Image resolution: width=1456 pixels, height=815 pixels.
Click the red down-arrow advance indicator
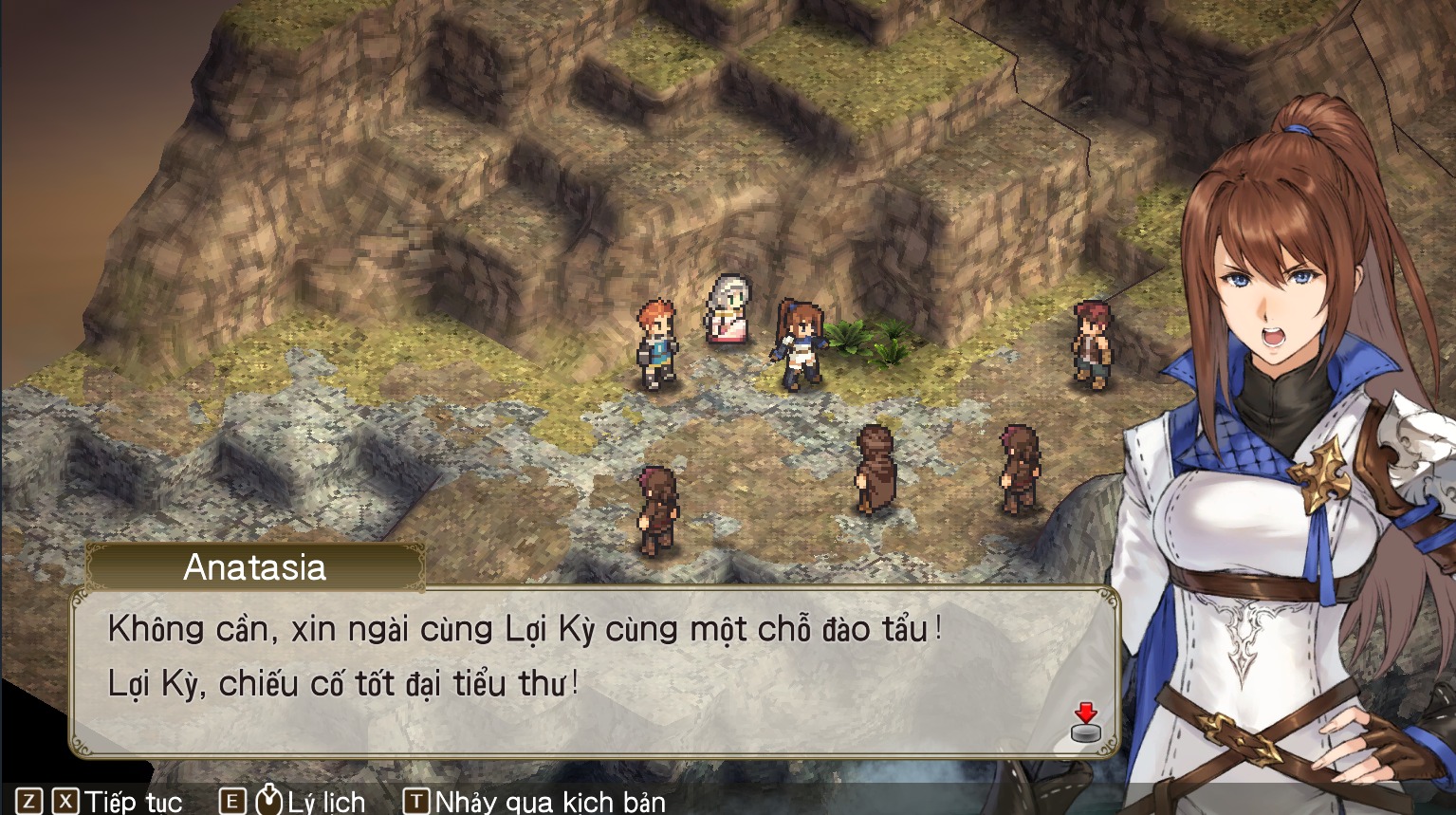point(1084,713)
